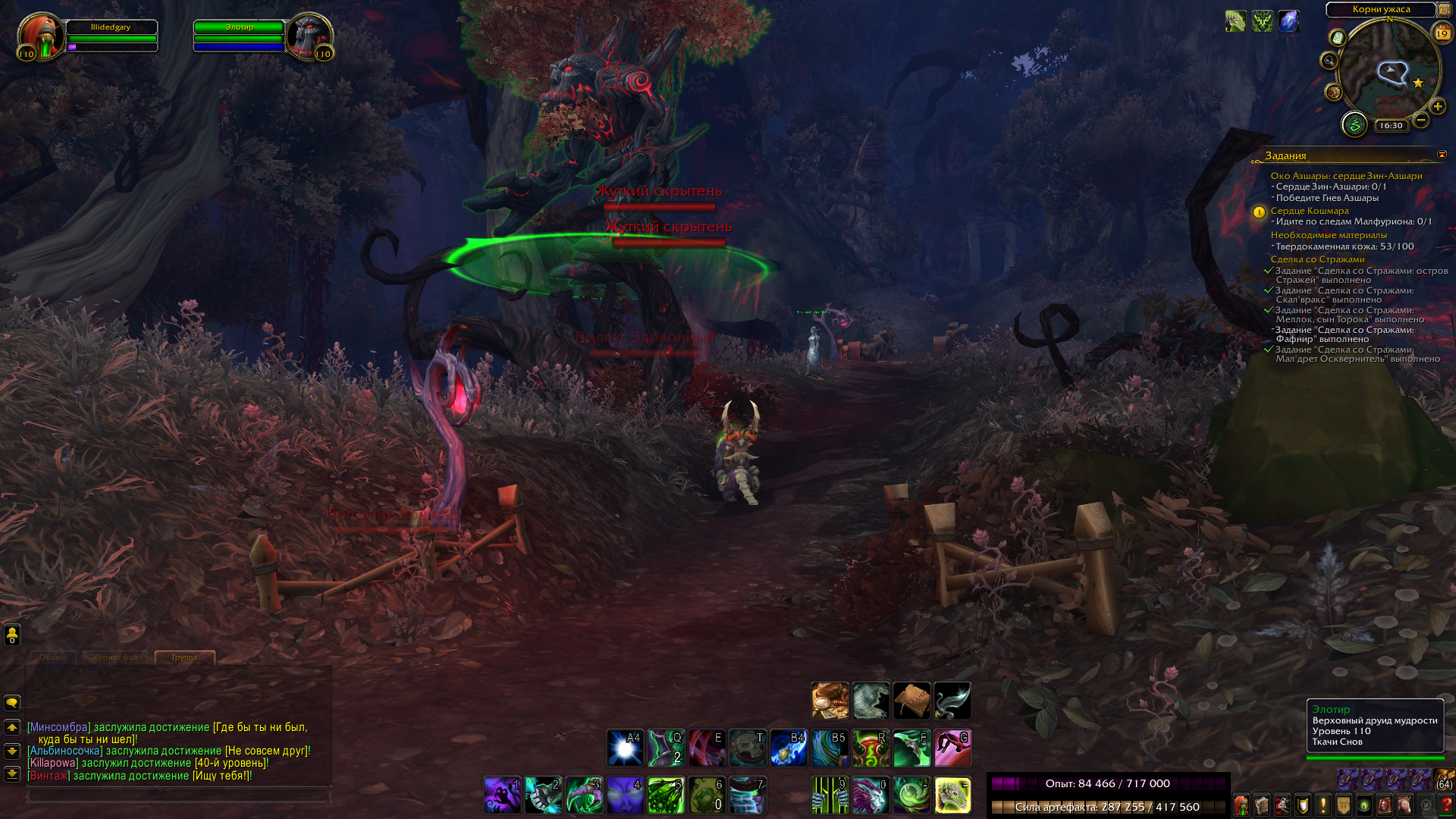Zoom out on the minimap
This screenshot has height=819, width=1456.
pos(1421,120)
